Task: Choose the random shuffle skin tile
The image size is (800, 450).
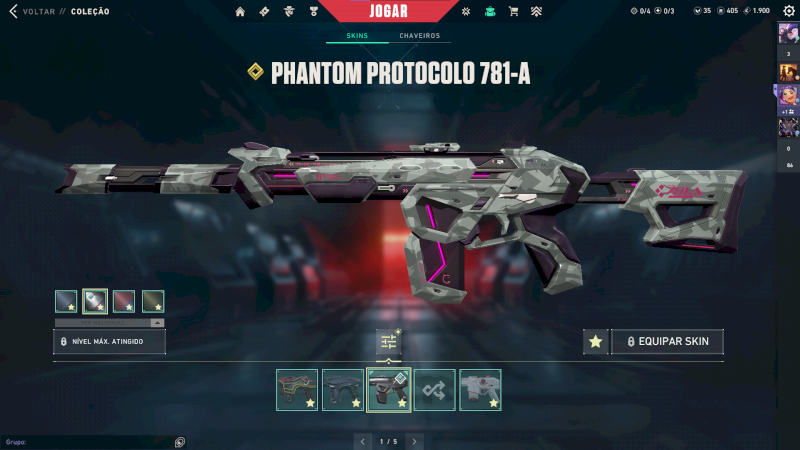Action: 435,390
